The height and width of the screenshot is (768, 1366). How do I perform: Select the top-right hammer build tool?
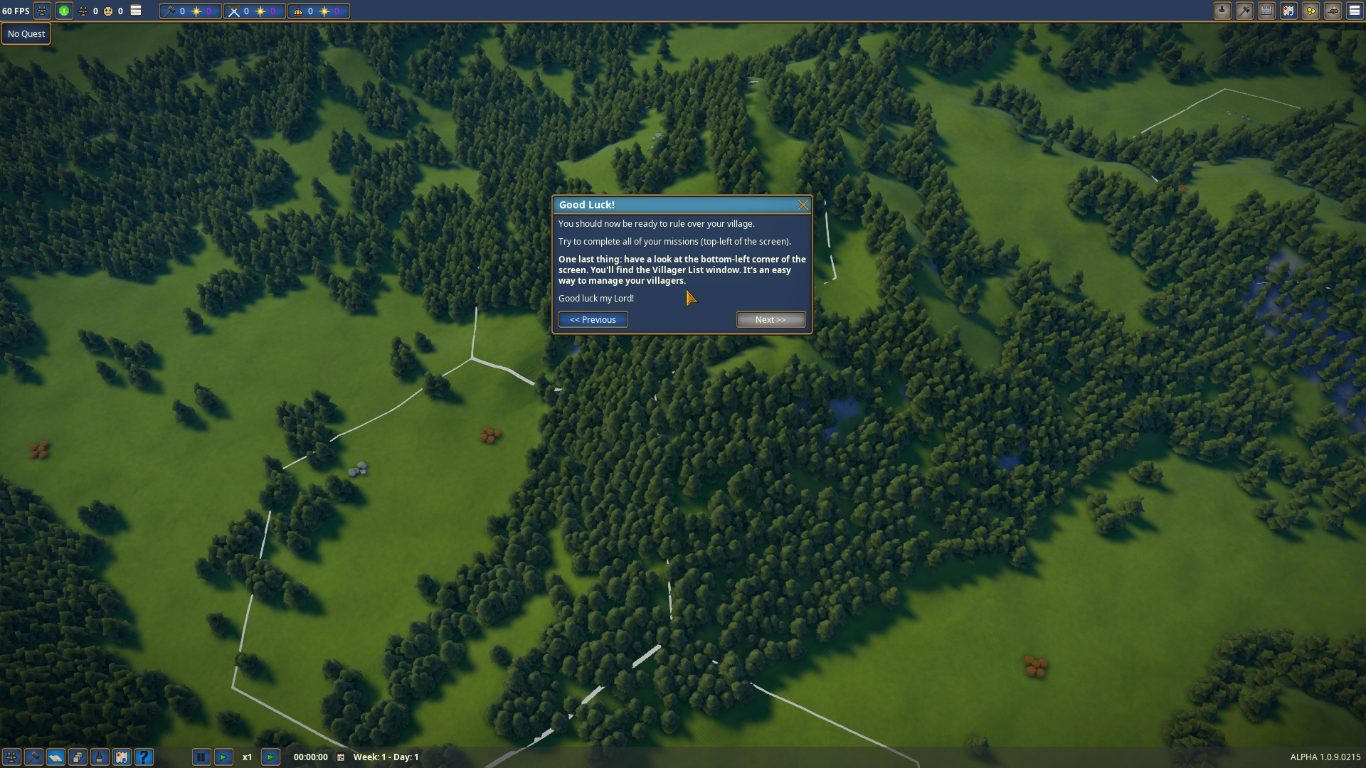[x=1244, y=11]
